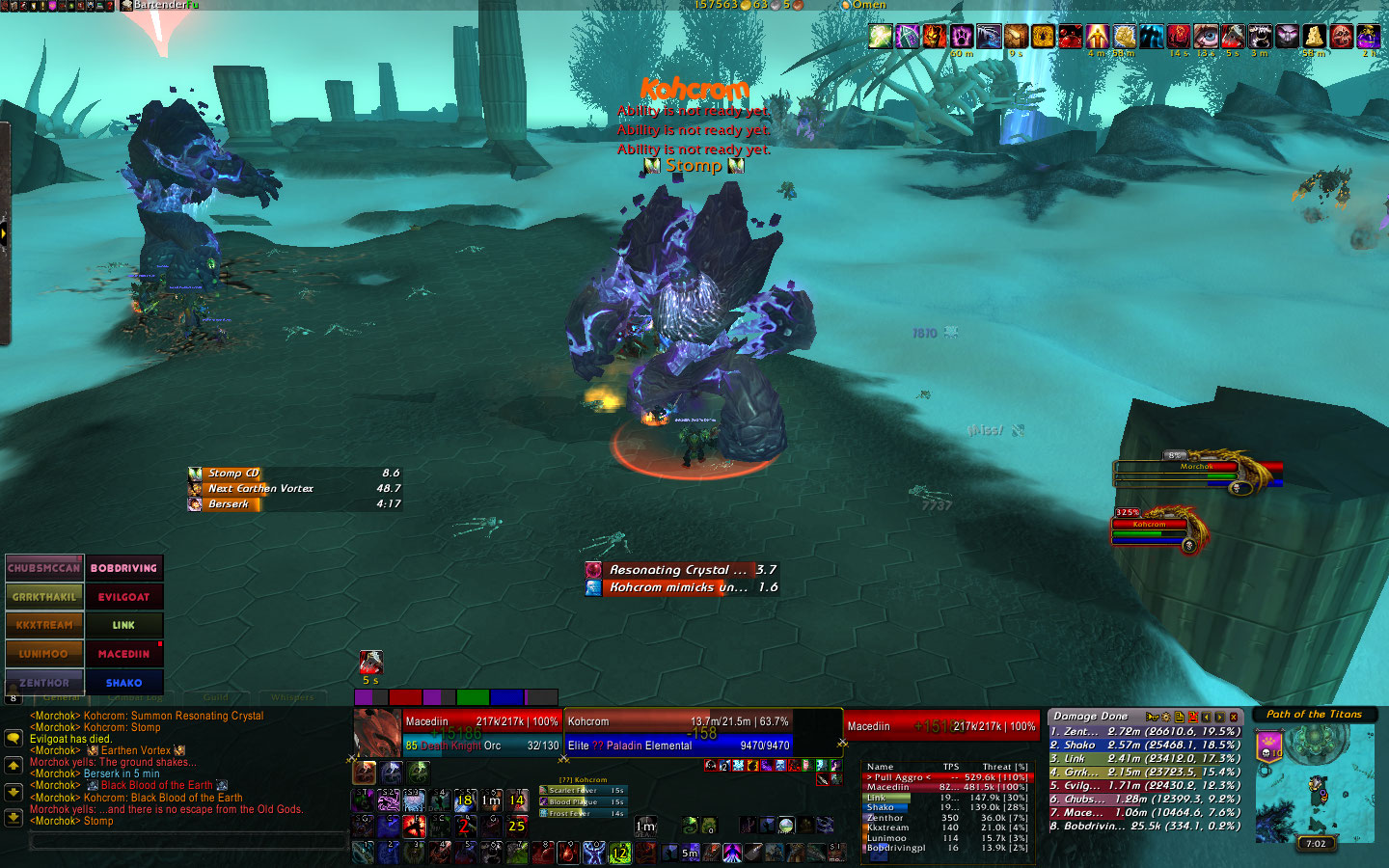Click Macediin's player unit frame
The image size is (1389, 868).
[x=480, y=733]
